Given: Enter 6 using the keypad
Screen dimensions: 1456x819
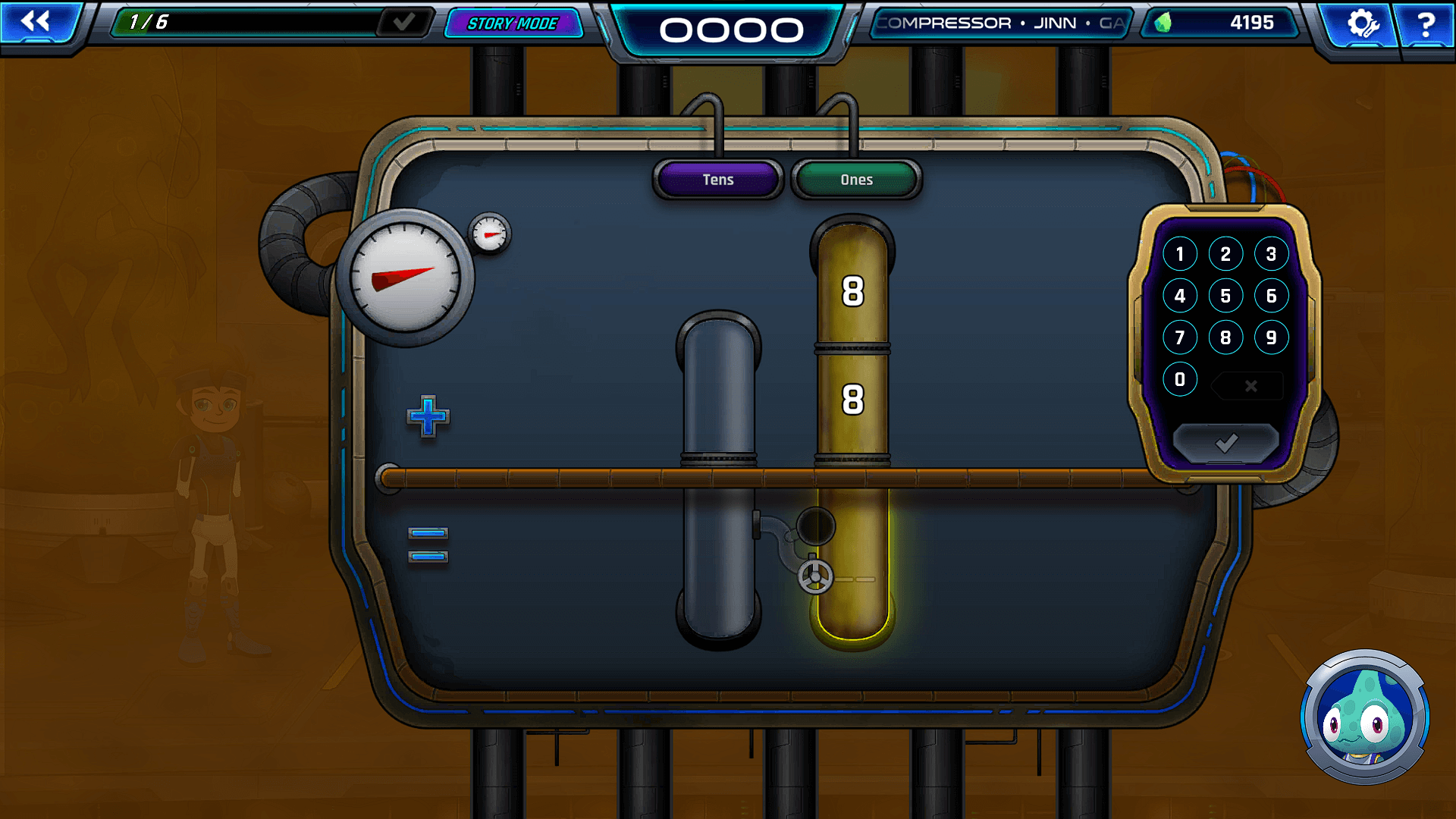Looking at the screenshot, I should 1271,296.
